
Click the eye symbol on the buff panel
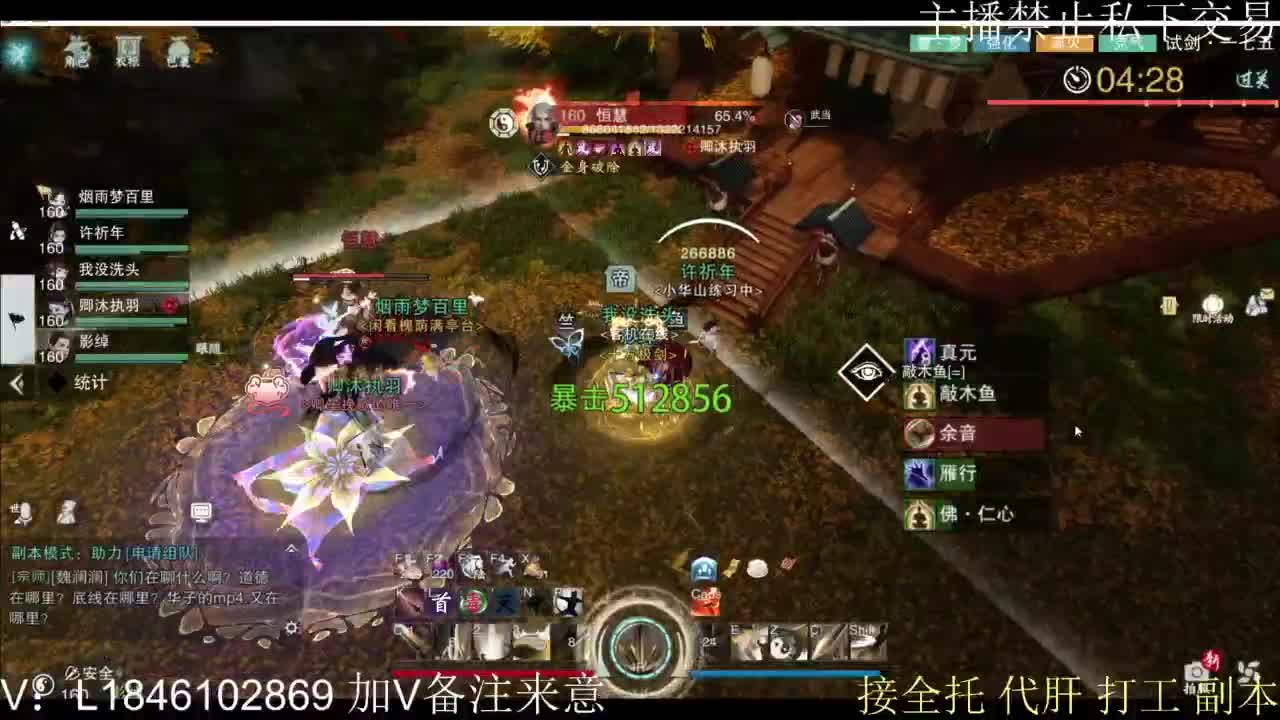coord(868,370)
